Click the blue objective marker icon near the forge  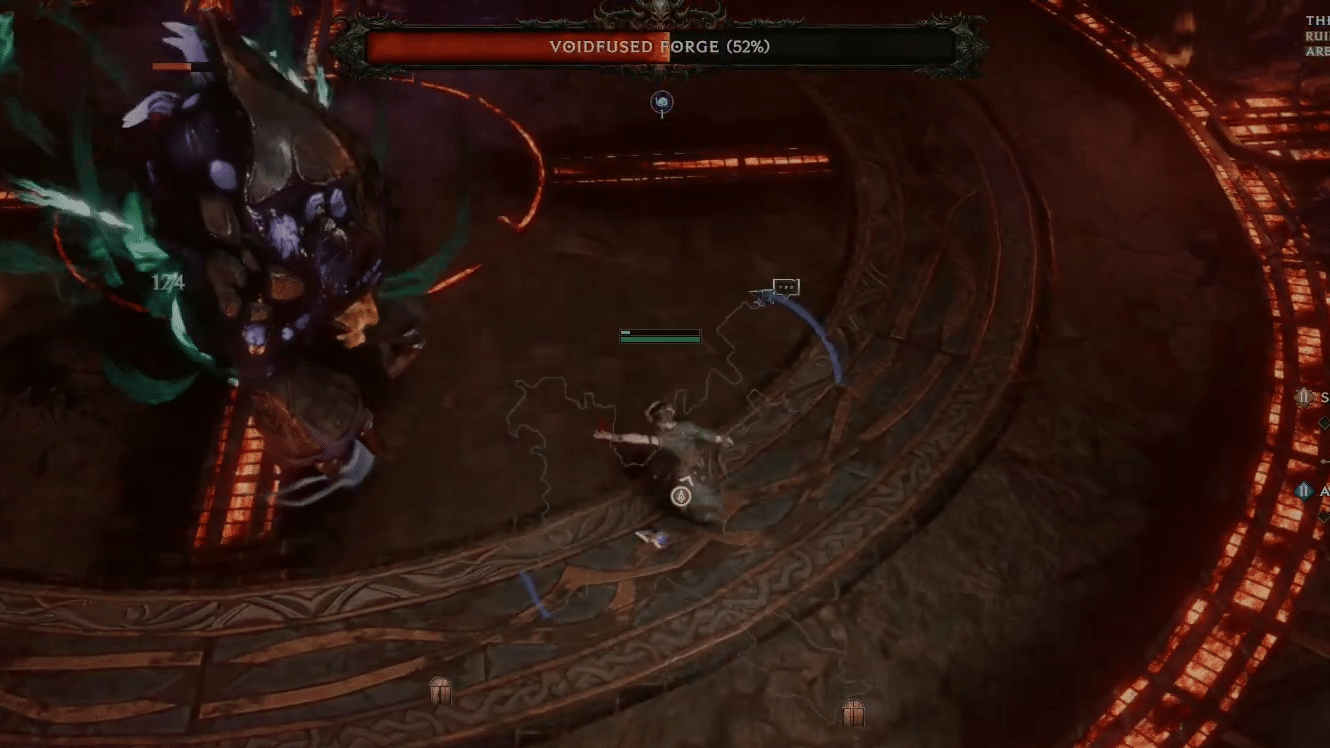(662, 103)
